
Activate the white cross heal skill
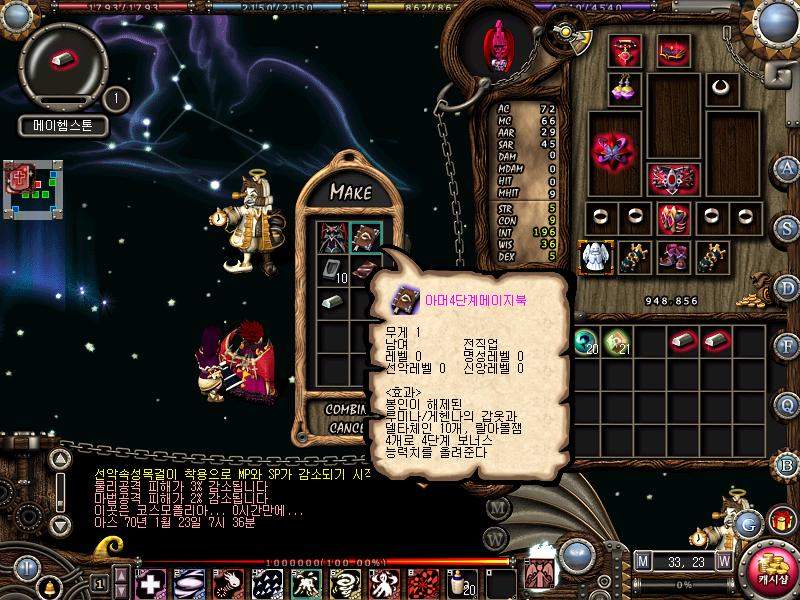pos(150,582)
